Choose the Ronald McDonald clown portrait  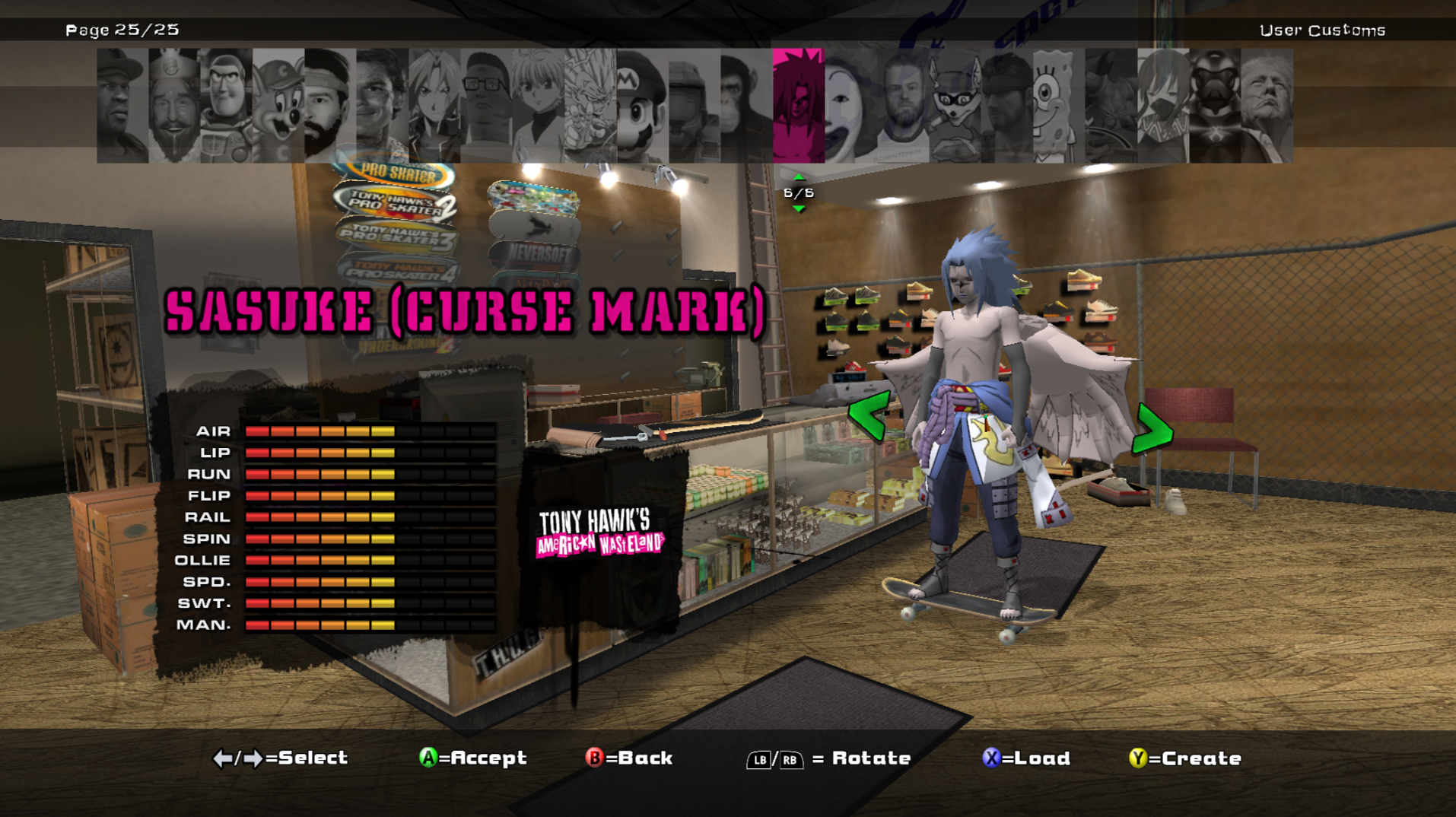click(850, 105)
